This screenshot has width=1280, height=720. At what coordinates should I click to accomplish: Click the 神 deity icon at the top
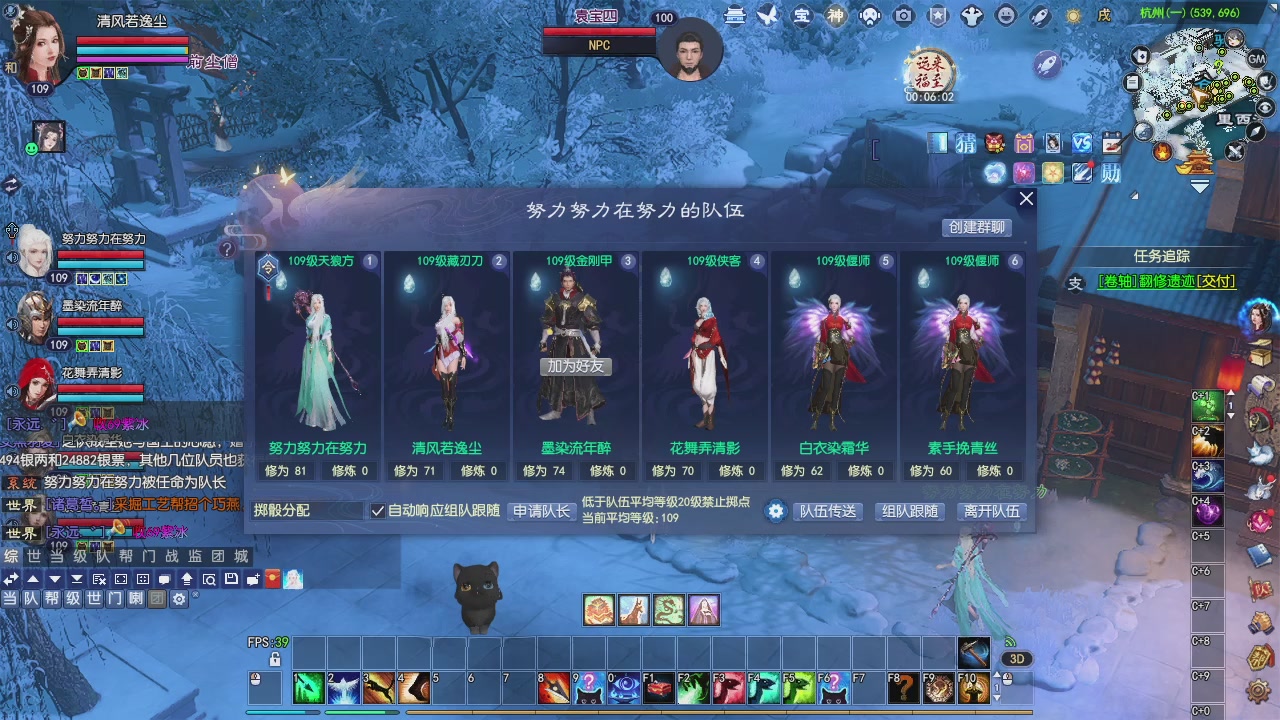[837, 16]
